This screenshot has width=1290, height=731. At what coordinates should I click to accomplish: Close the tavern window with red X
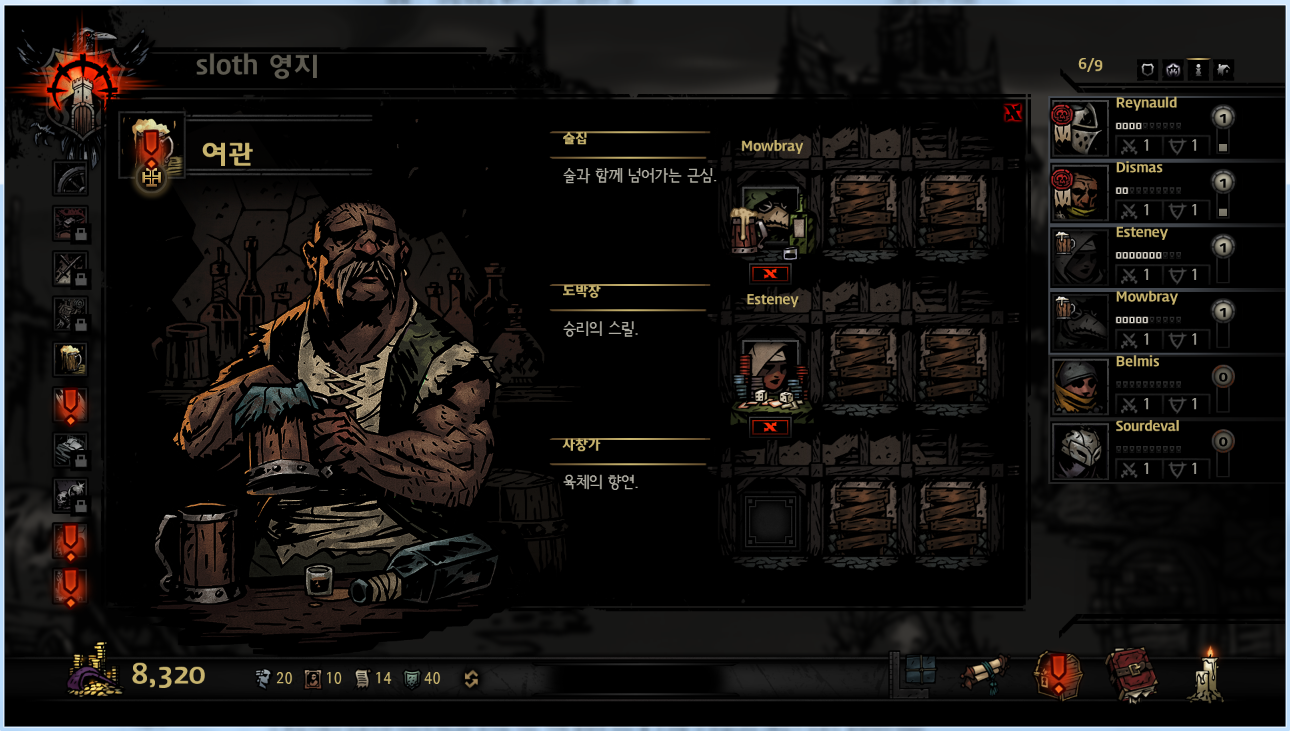coord(1012,113)
